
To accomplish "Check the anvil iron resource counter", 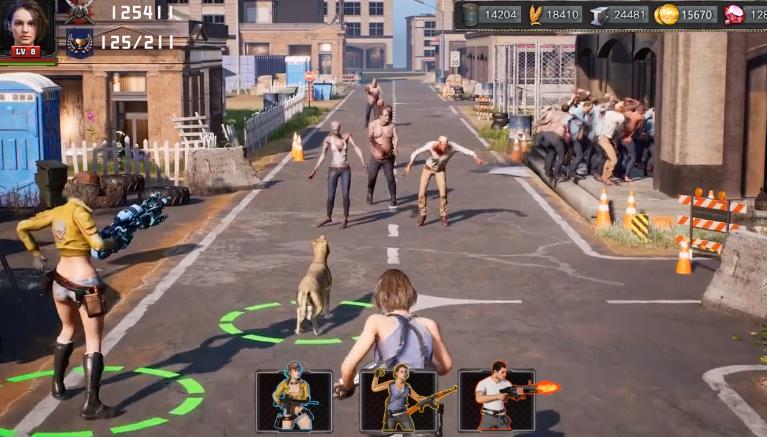I will point(619,14).
